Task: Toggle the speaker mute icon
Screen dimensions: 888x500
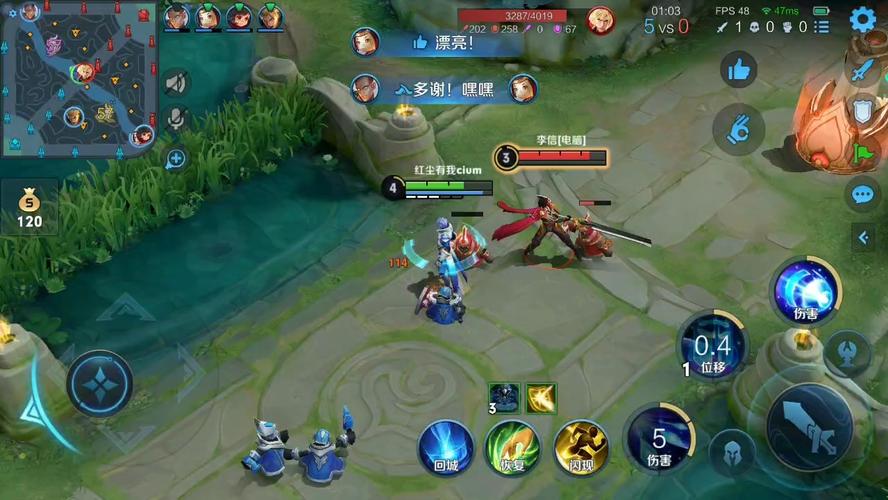Action: coord(176,83)
